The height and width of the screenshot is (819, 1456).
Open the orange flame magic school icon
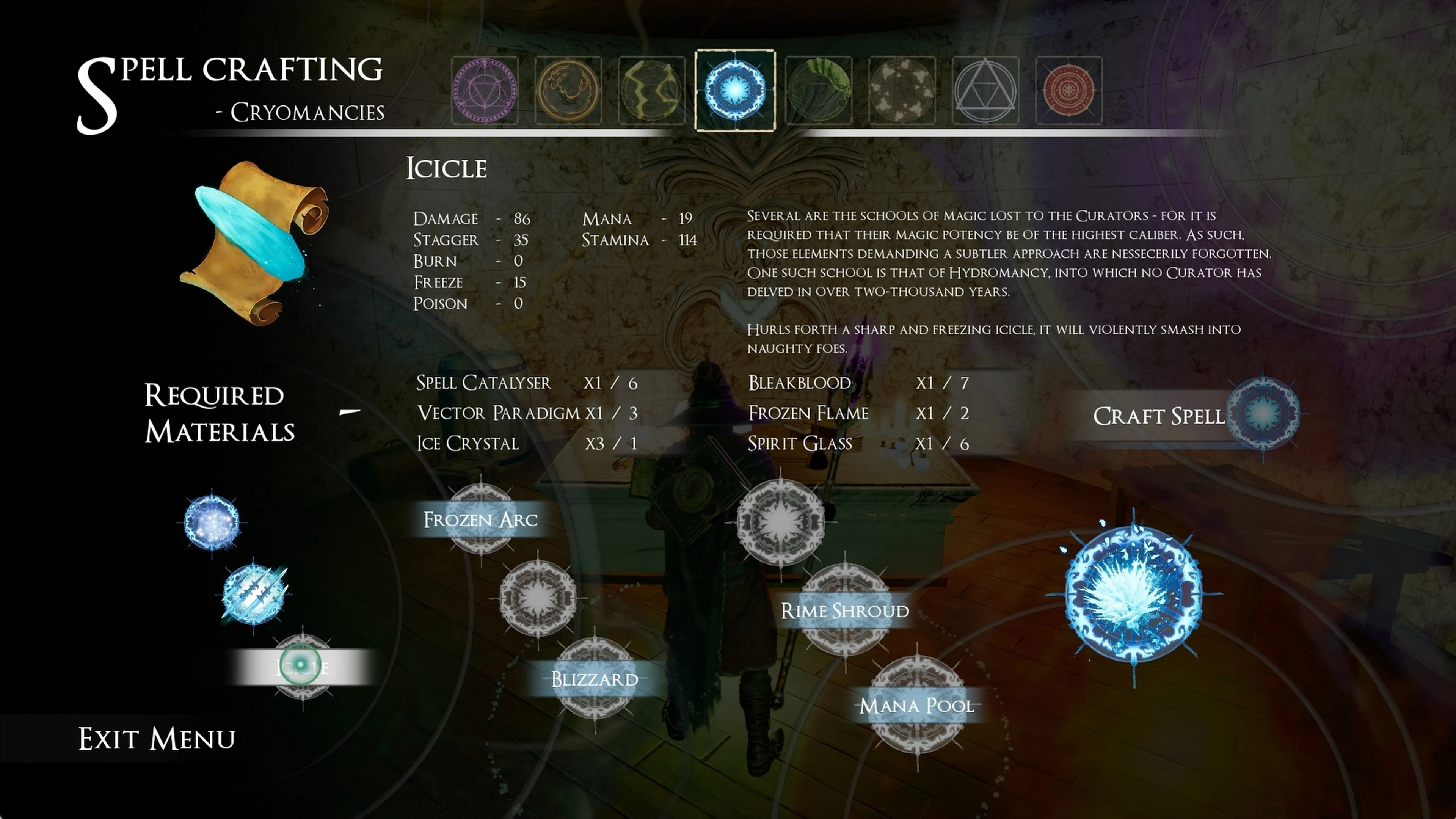click(568, 90)
